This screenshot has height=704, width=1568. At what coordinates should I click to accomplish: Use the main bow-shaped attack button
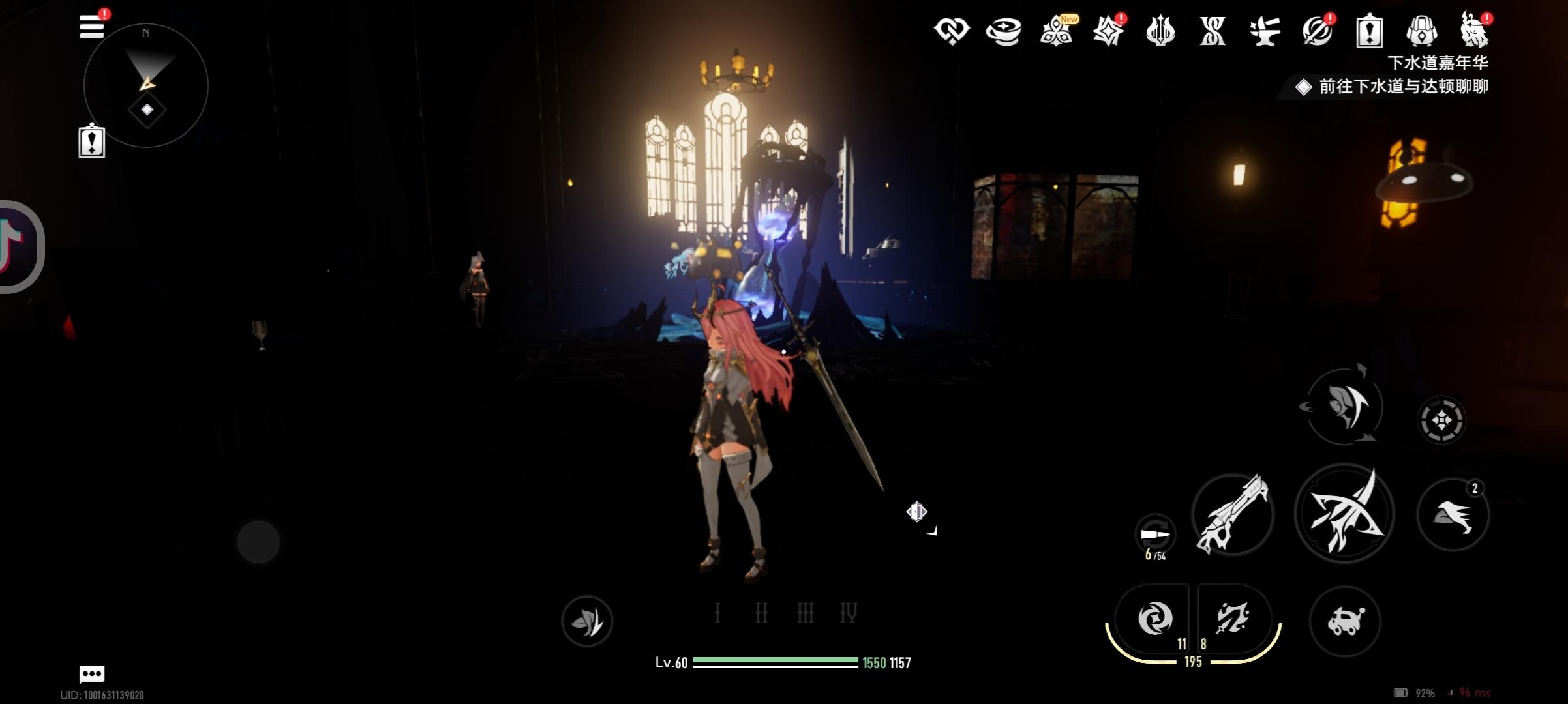1344,514
